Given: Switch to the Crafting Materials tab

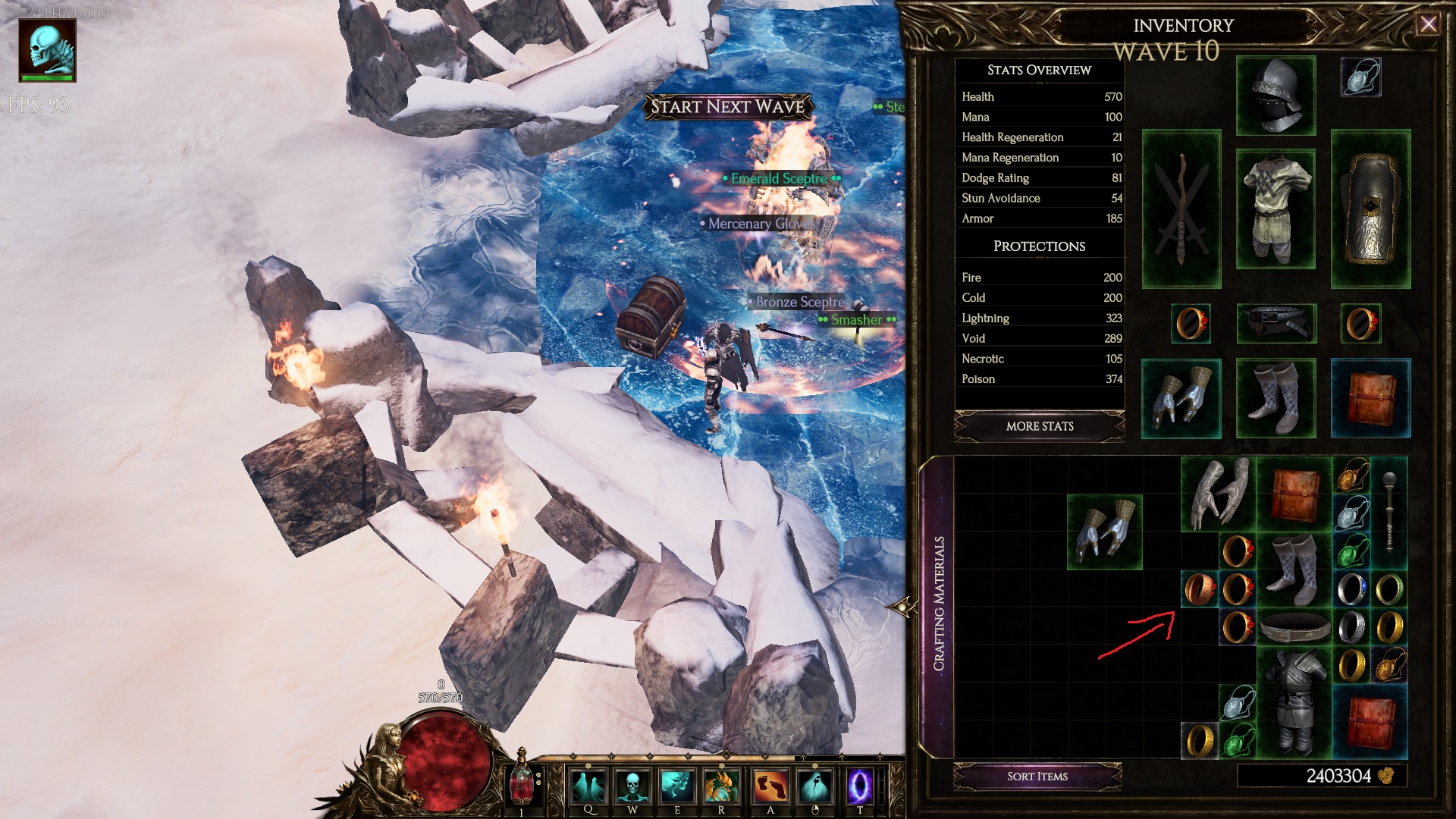Looking at the screenshot, I should [x=940, y=599].
